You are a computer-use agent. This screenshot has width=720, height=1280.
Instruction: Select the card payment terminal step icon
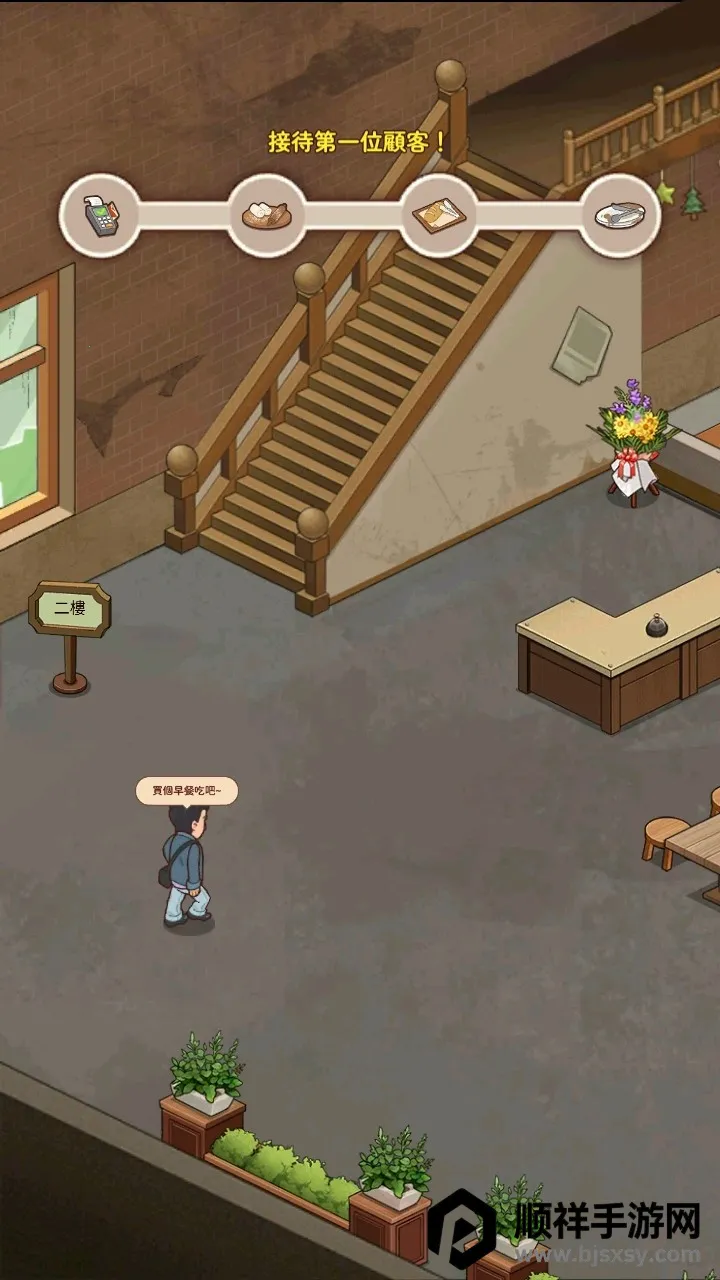tap(99, 215)
